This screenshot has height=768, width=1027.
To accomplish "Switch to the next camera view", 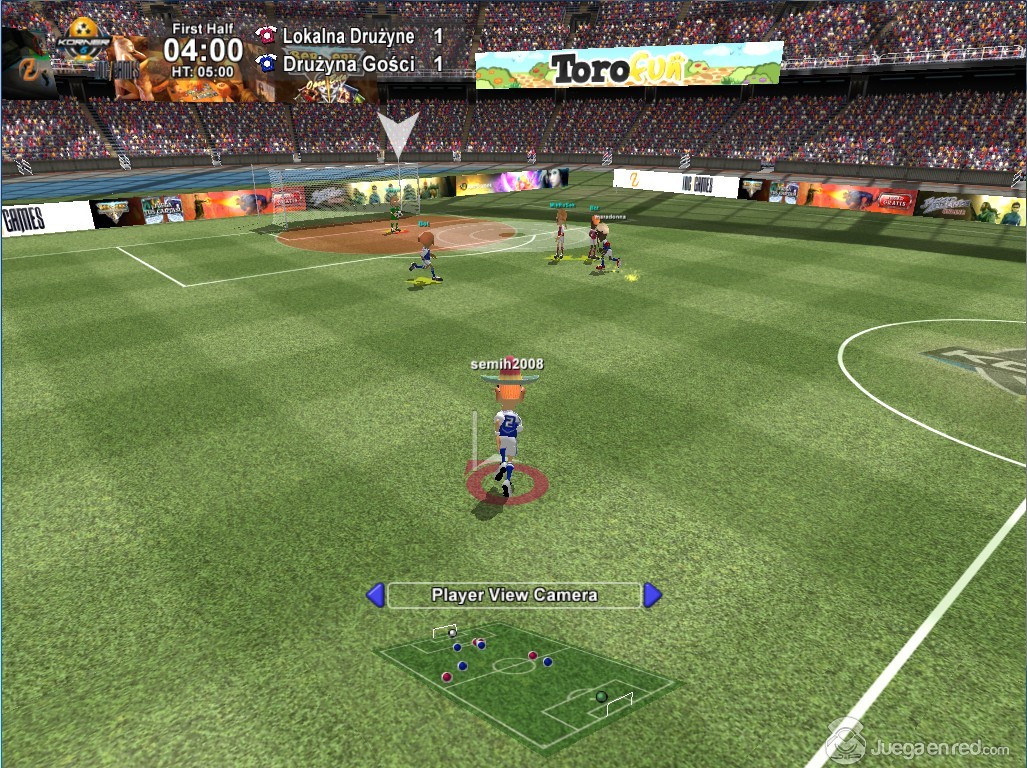I will 652,595.
